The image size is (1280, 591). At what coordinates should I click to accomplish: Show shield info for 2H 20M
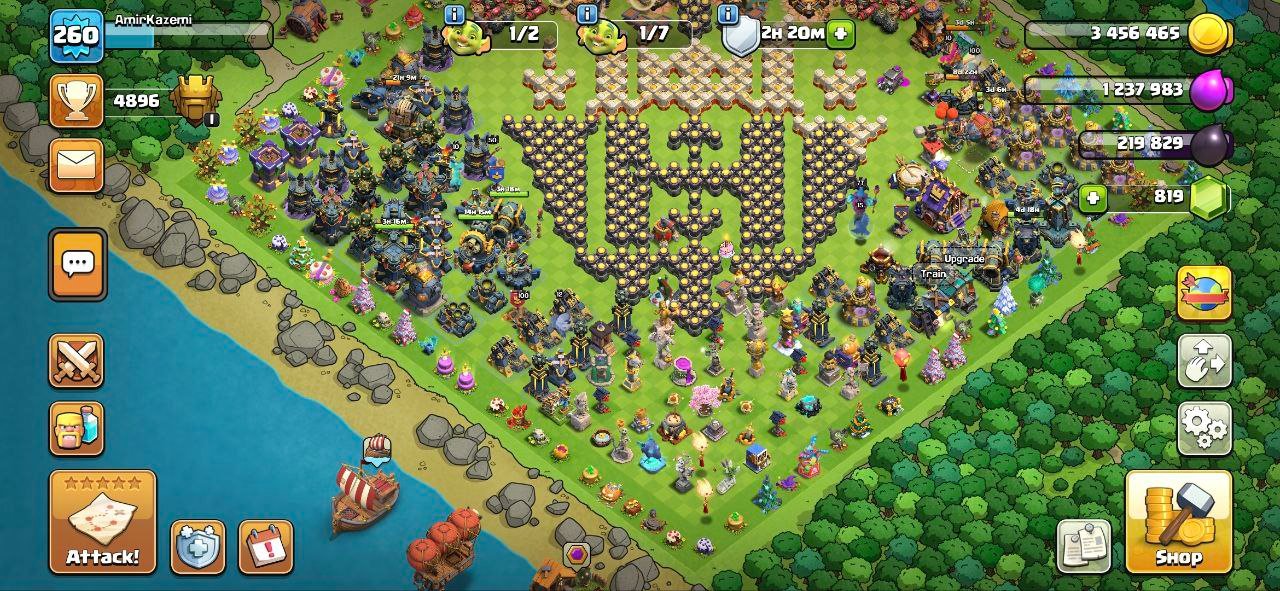pos(728,14)
